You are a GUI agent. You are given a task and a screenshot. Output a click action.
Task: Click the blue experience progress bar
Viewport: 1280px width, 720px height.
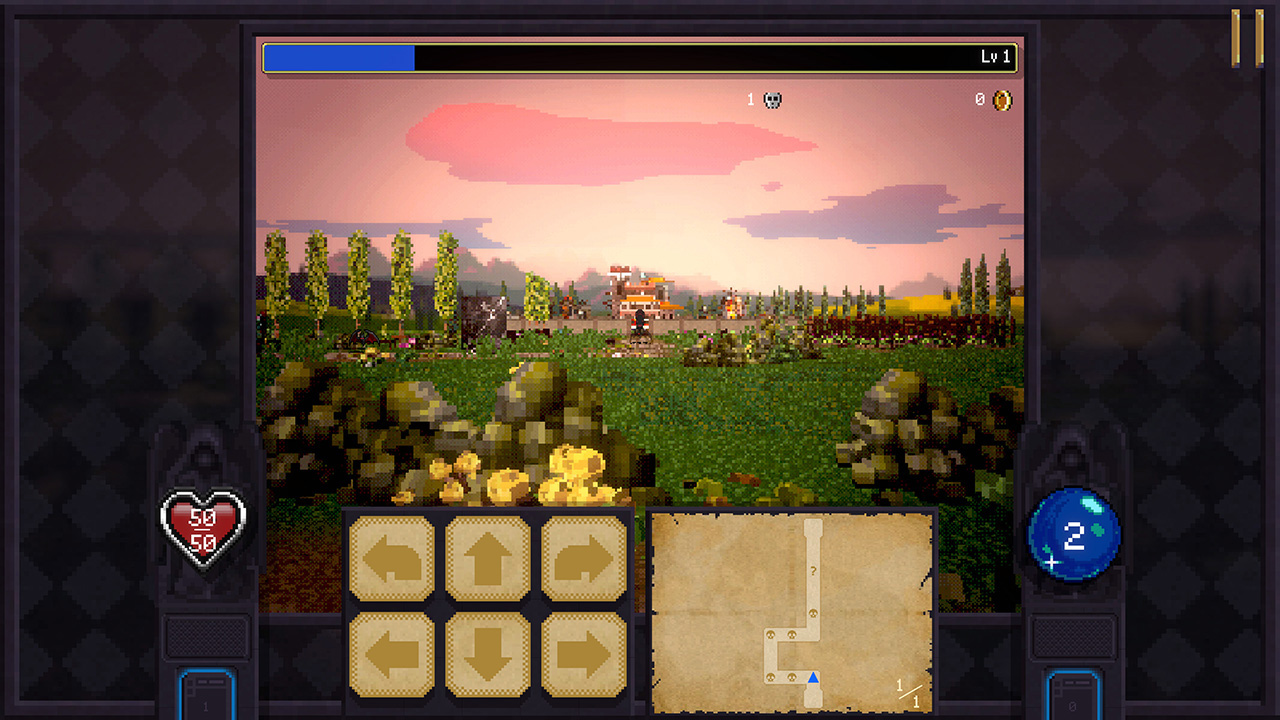tap(340, 58)
